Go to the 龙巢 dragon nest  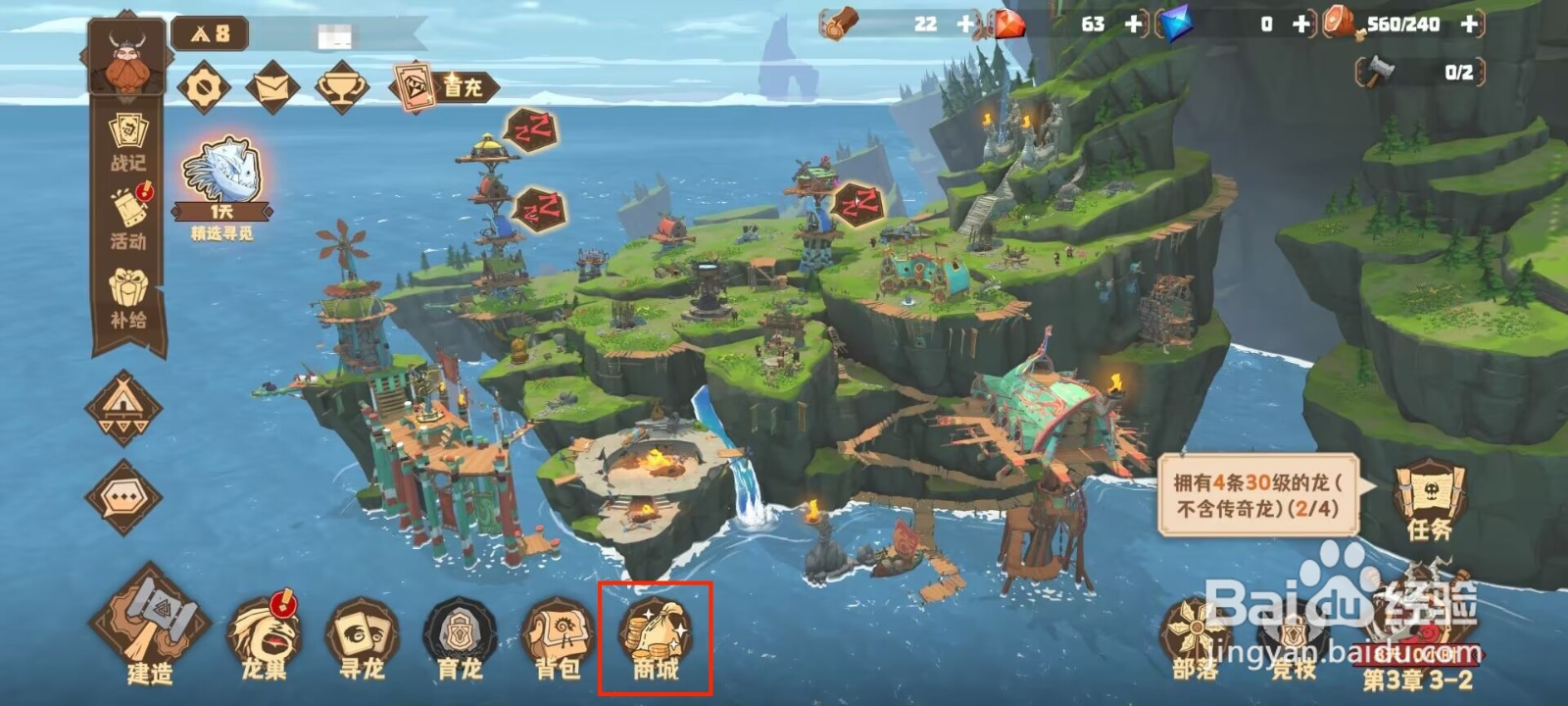264,637
